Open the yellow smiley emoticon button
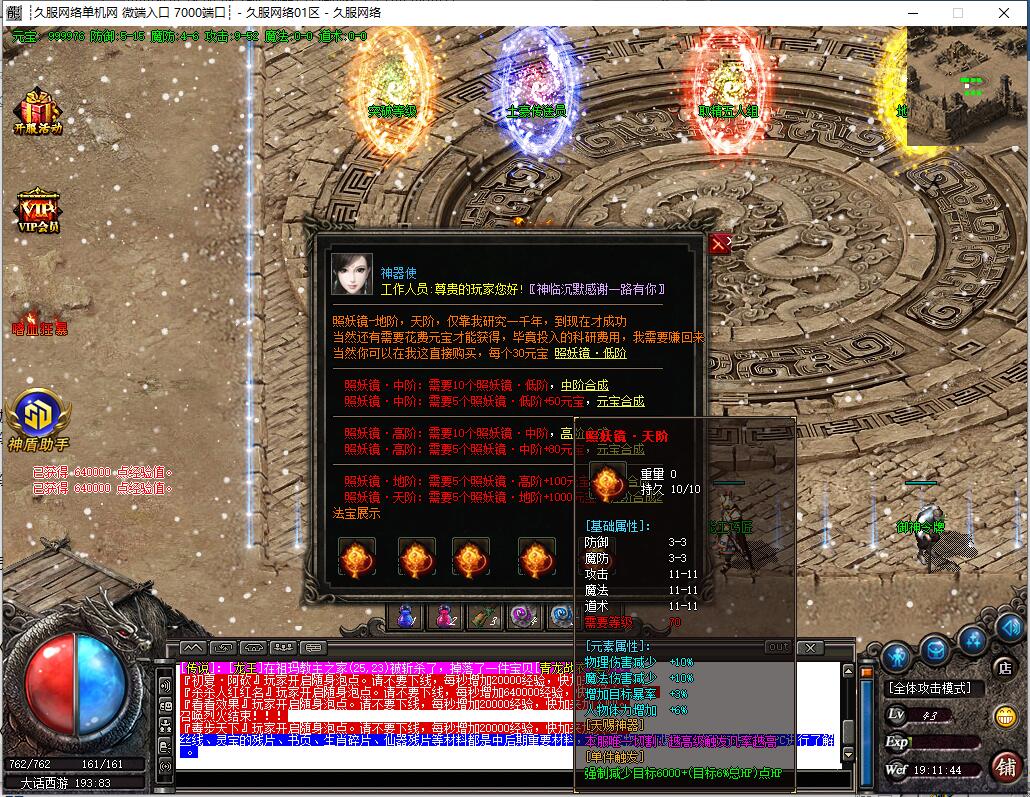Screen dimensions: 1030x797 1004,716
